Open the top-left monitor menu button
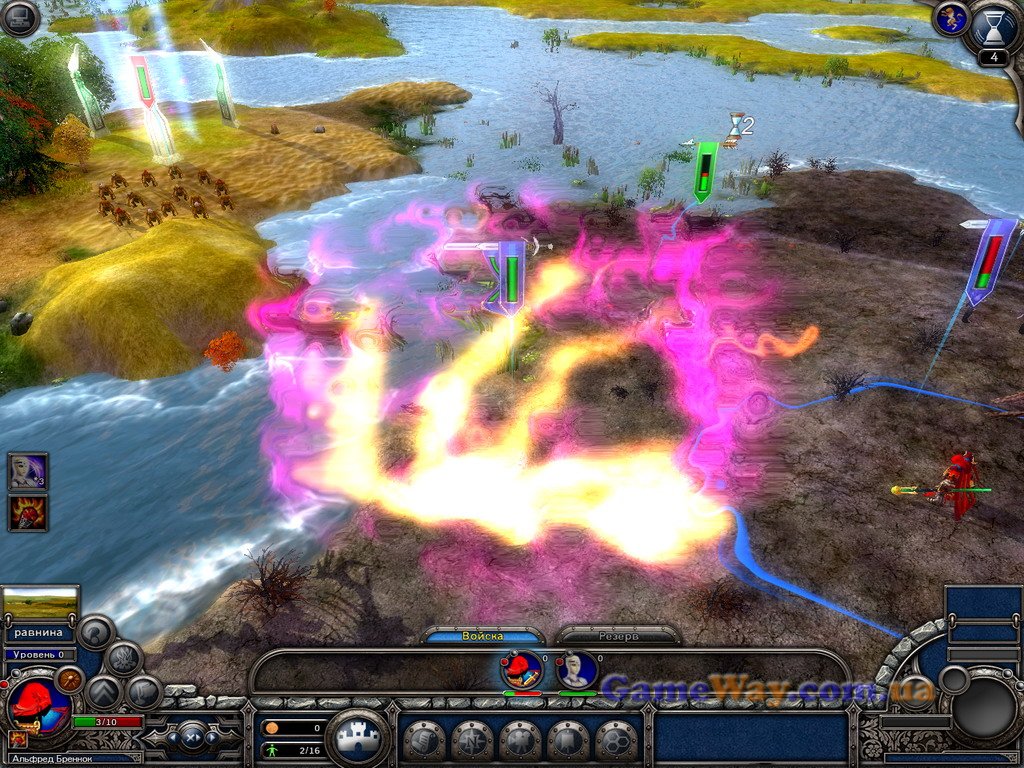 19,18
